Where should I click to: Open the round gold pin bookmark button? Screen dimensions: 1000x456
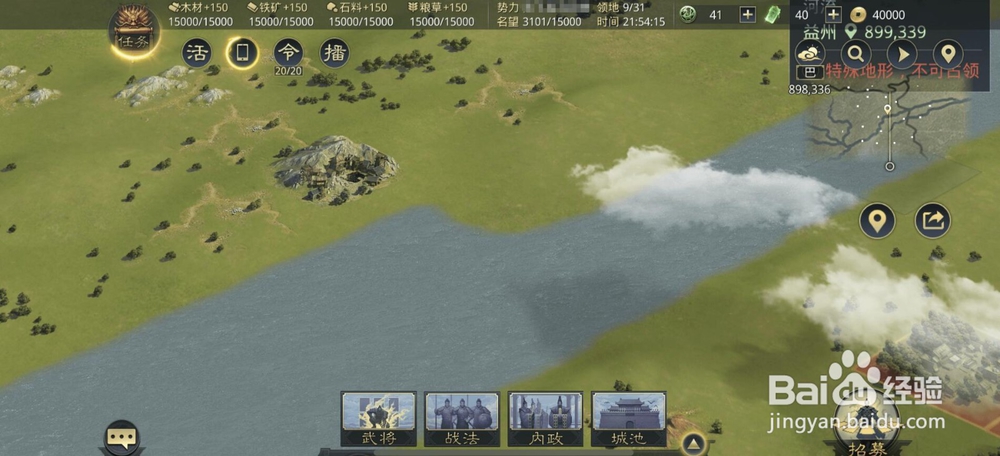click(877, 220)
